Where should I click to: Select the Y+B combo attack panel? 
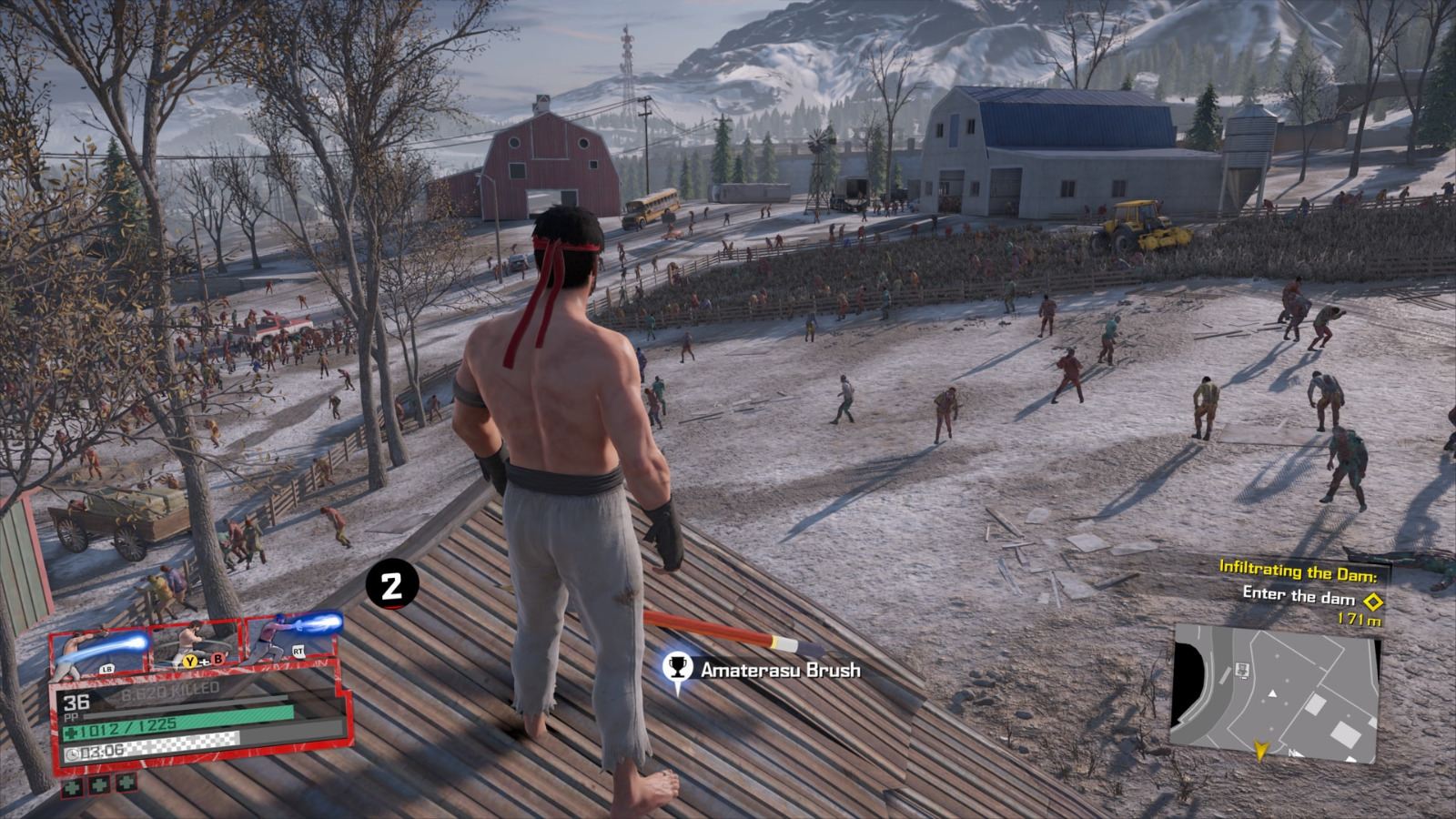click(x=194, y=642)
